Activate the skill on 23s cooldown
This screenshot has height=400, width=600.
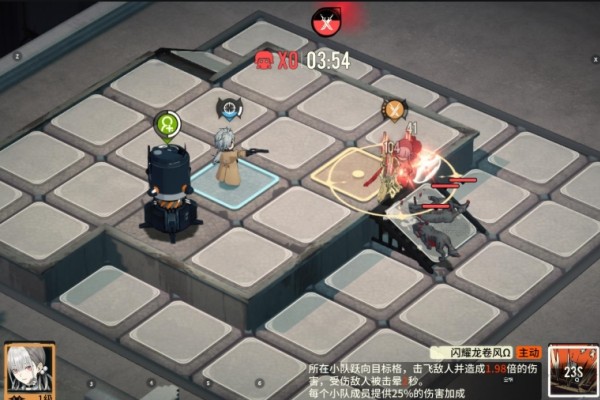(x=573, y=372)
